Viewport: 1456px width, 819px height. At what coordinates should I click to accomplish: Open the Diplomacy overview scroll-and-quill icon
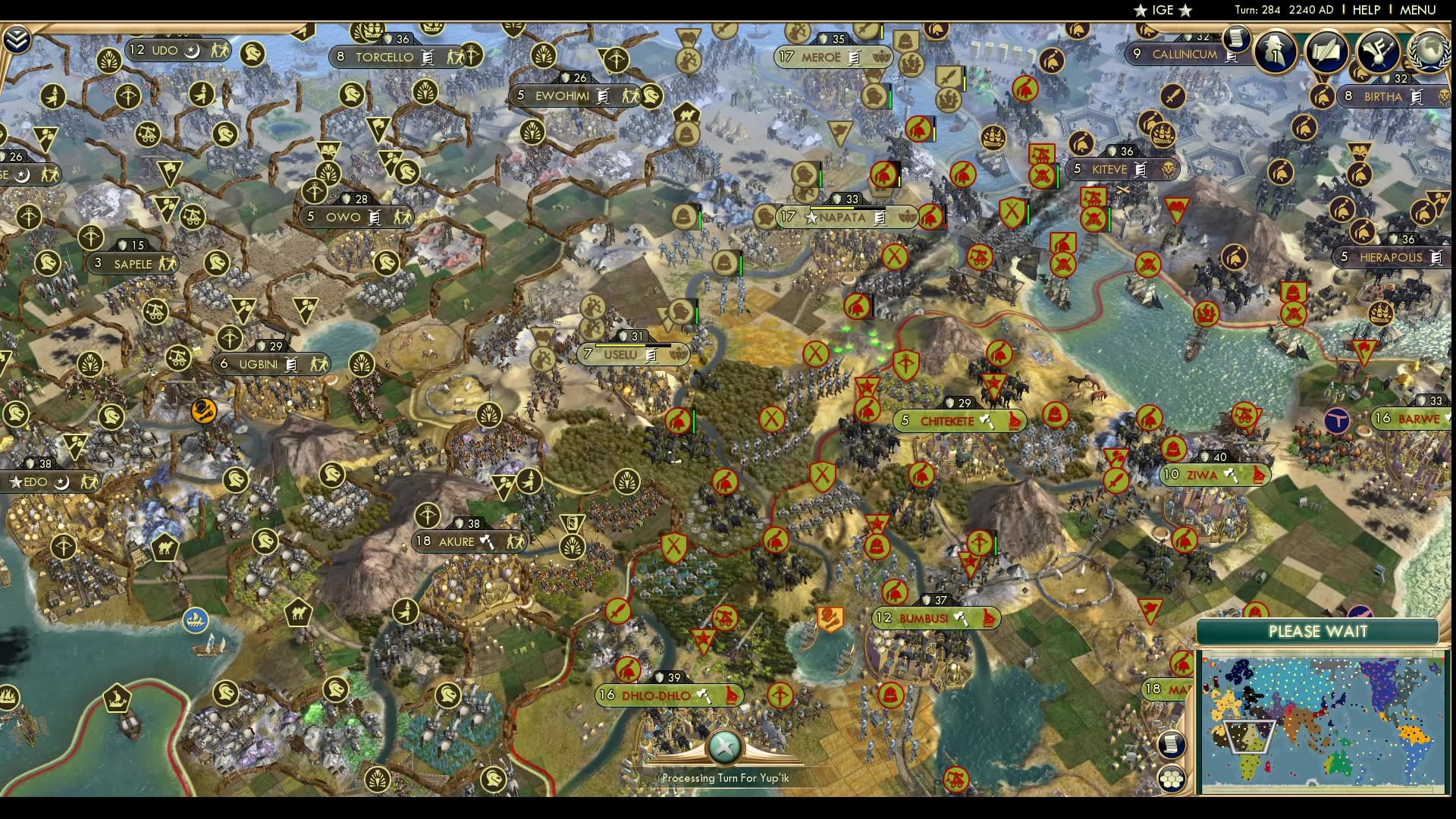tap(1328, 52)
